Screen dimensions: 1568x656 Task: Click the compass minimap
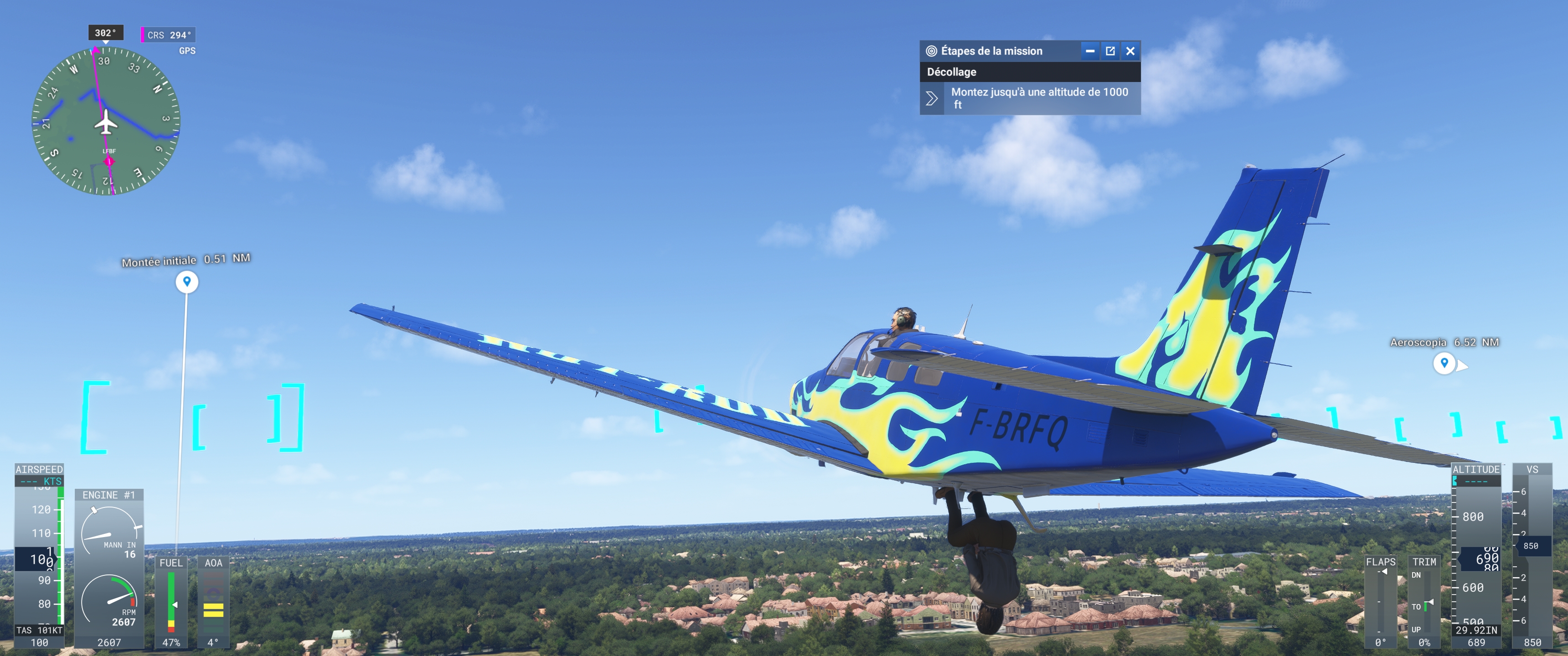[106, 121]
